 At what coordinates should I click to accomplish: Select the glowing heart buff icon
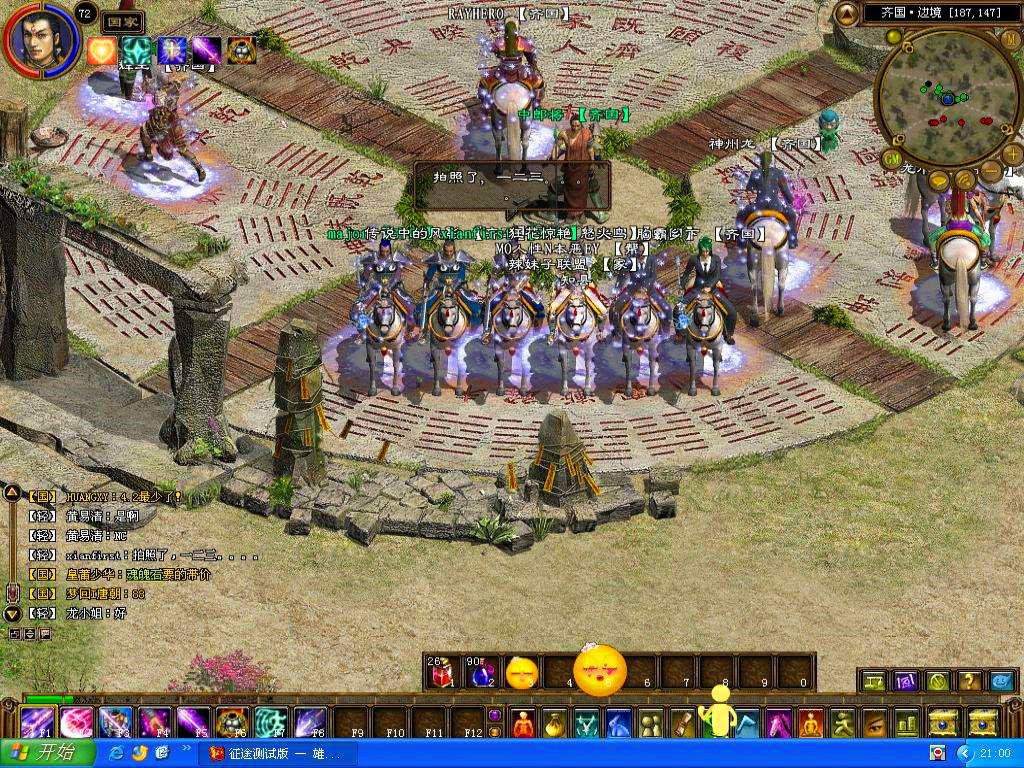click(101, 51)
